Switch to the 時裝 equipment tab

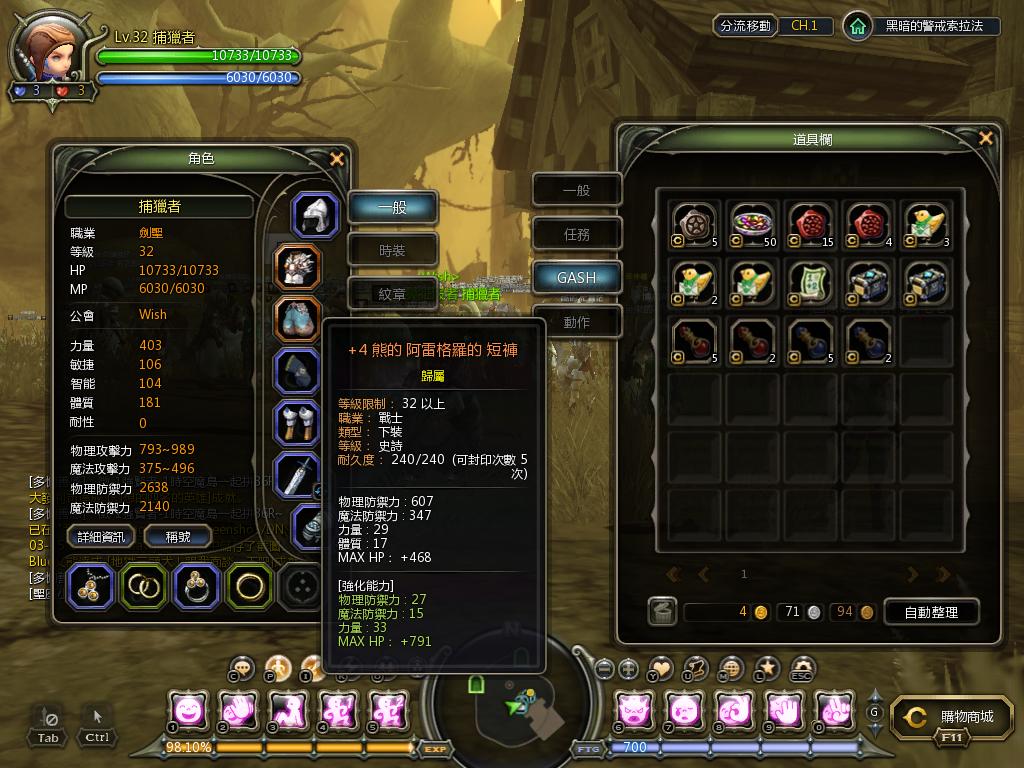[x=393, y=250]
